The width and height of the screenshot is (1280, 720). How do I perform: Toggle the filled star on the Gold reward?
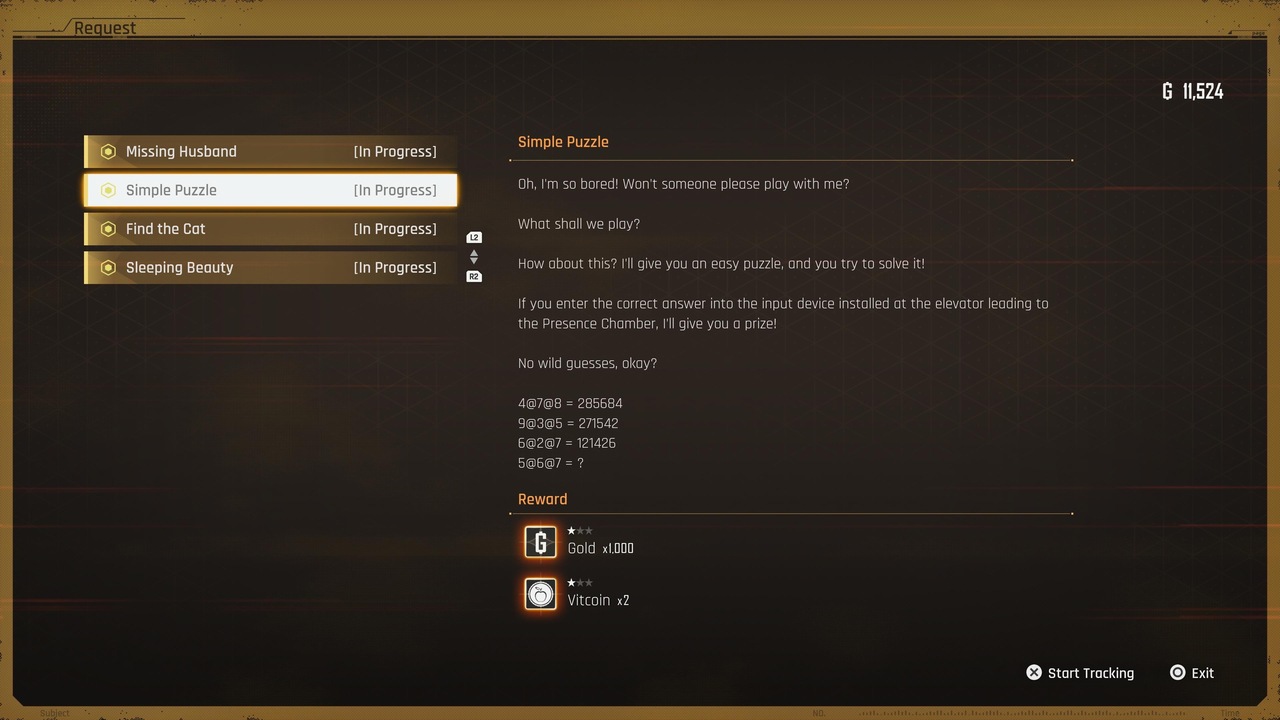570,530
